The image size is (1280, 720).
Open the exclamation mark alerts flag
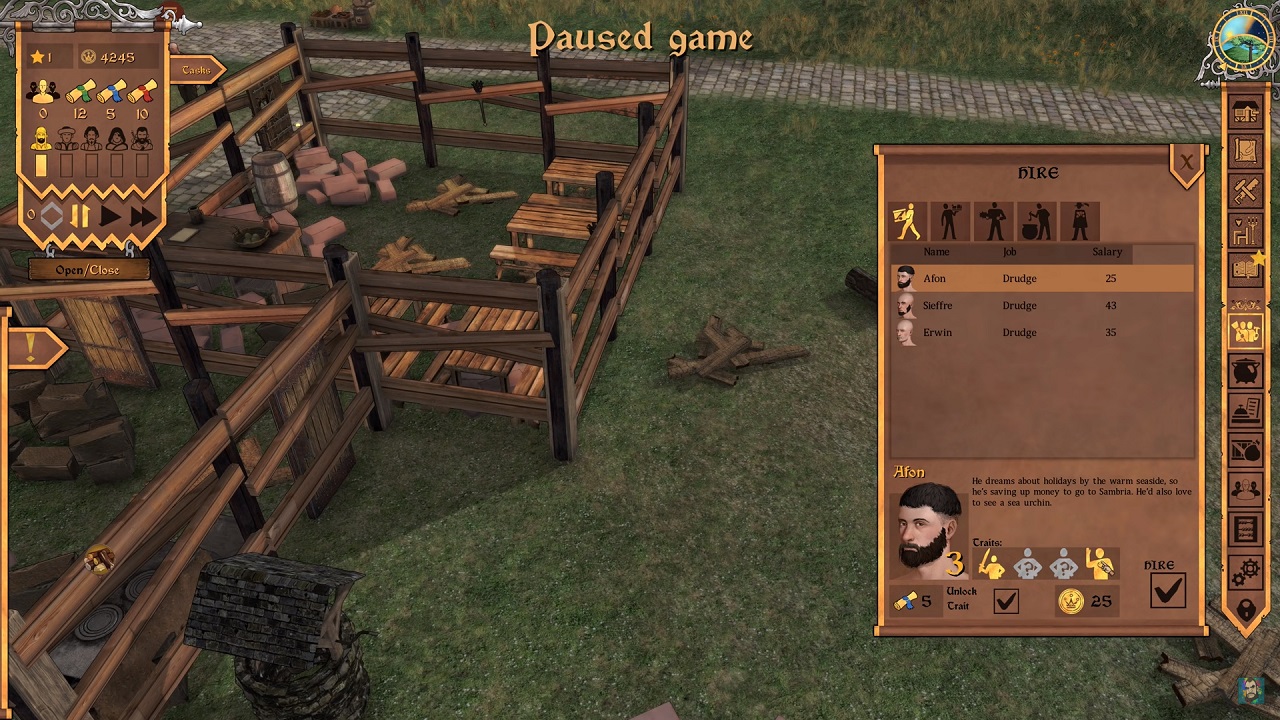point(31,348)
